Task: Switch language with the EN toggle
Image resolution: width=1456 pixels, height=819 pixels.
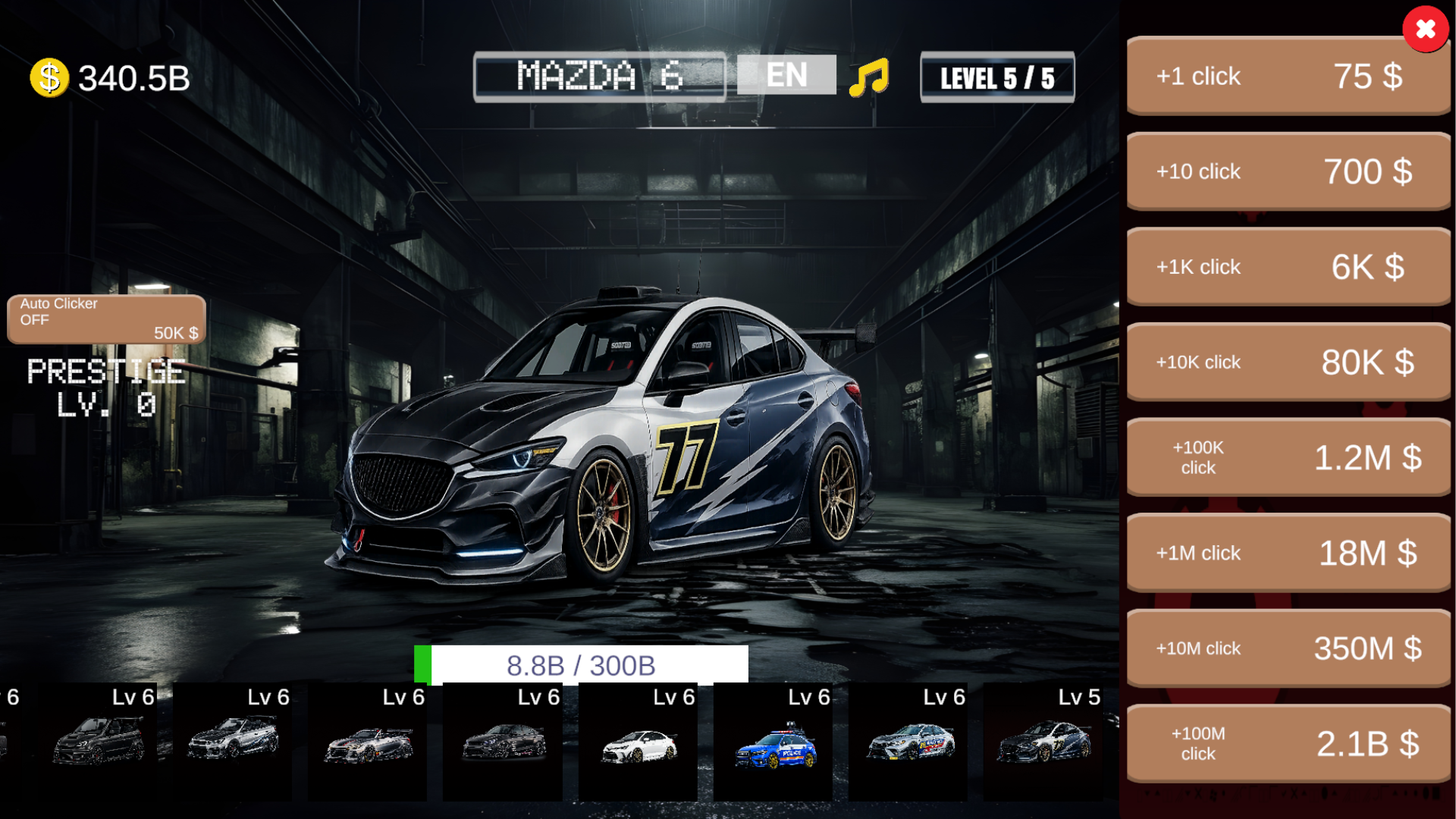Action: point(786,74)
